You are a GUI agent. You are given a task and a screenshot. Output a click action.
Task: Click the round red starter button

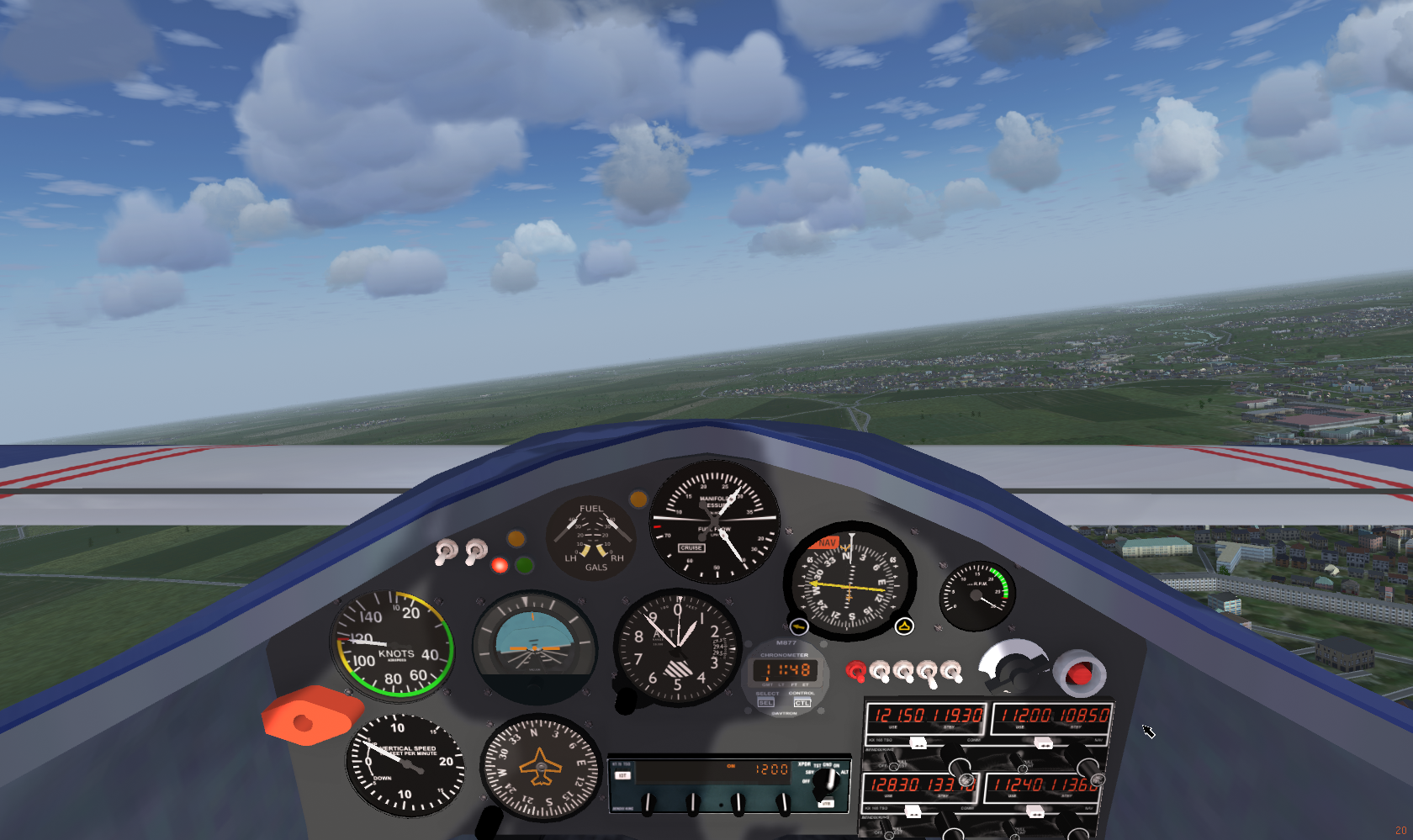click(x=1079, y=674)
